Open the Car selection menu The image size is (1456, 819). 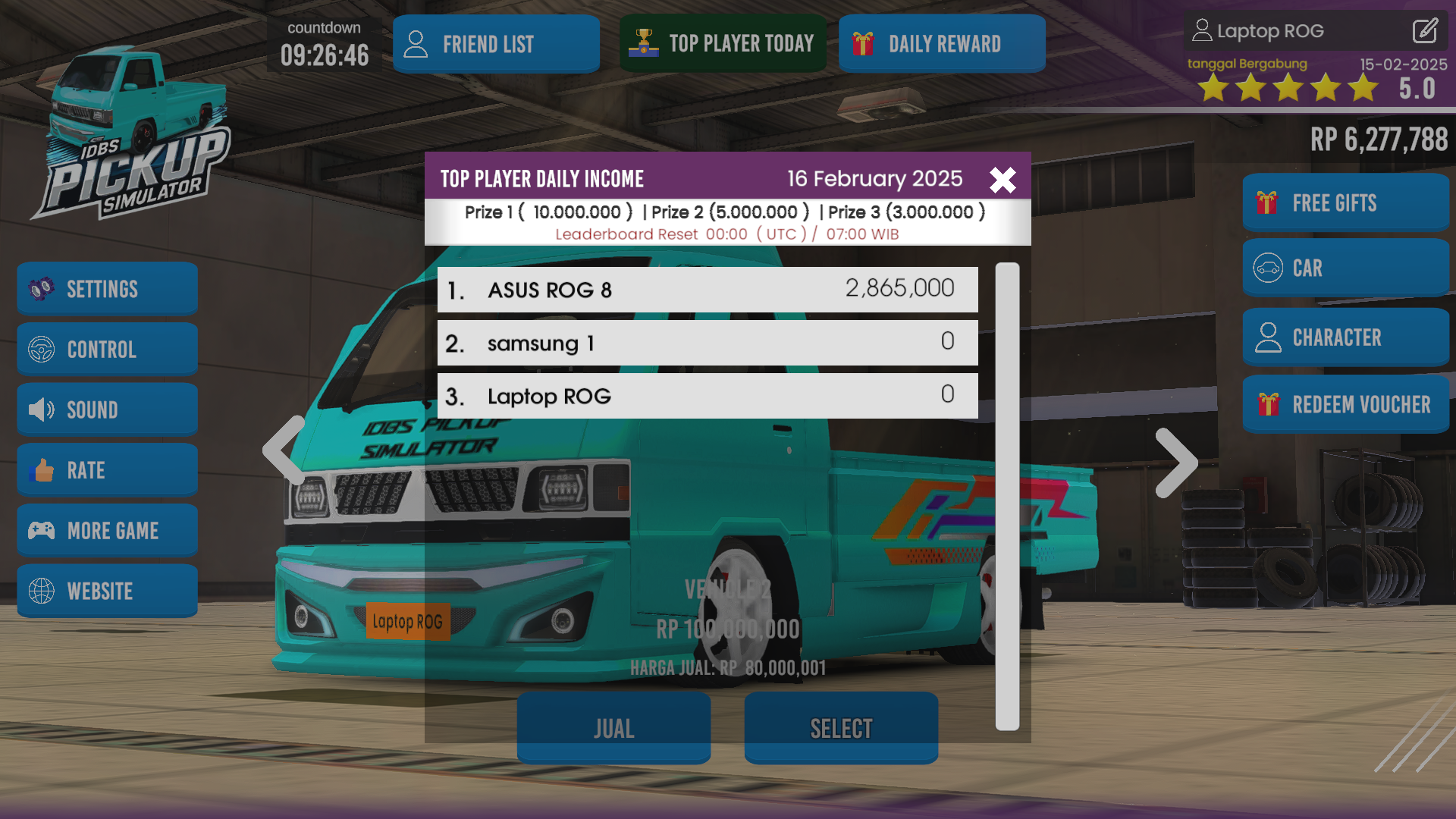[x=1345, y=268]
